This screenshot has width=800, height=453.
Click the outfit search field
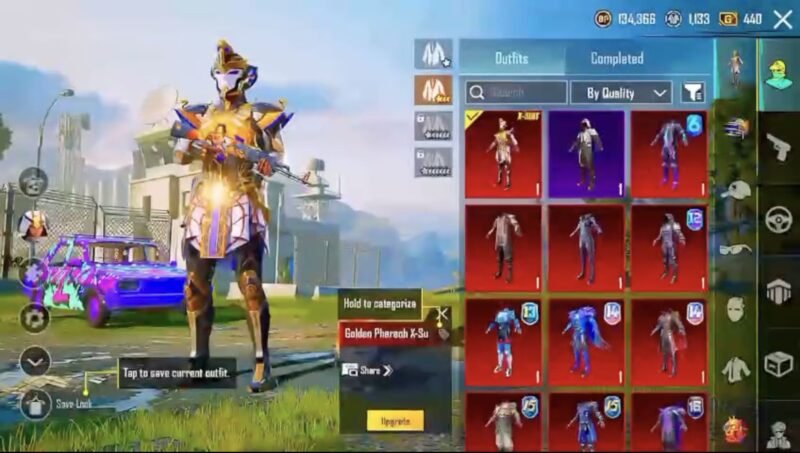click(x=515, y=93)
